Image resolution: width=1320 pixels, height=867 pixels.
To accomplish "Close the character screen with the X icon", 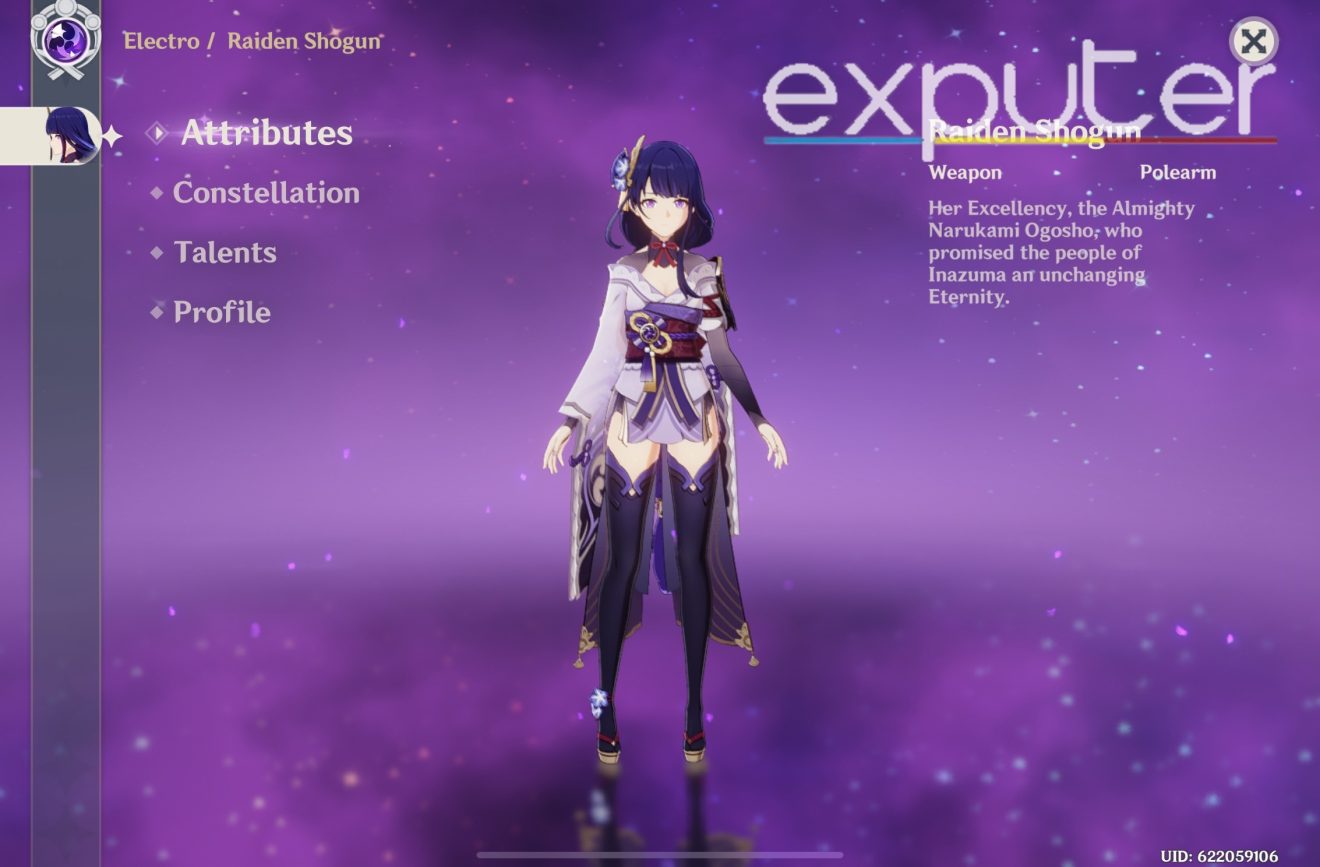I will 1253,43.
